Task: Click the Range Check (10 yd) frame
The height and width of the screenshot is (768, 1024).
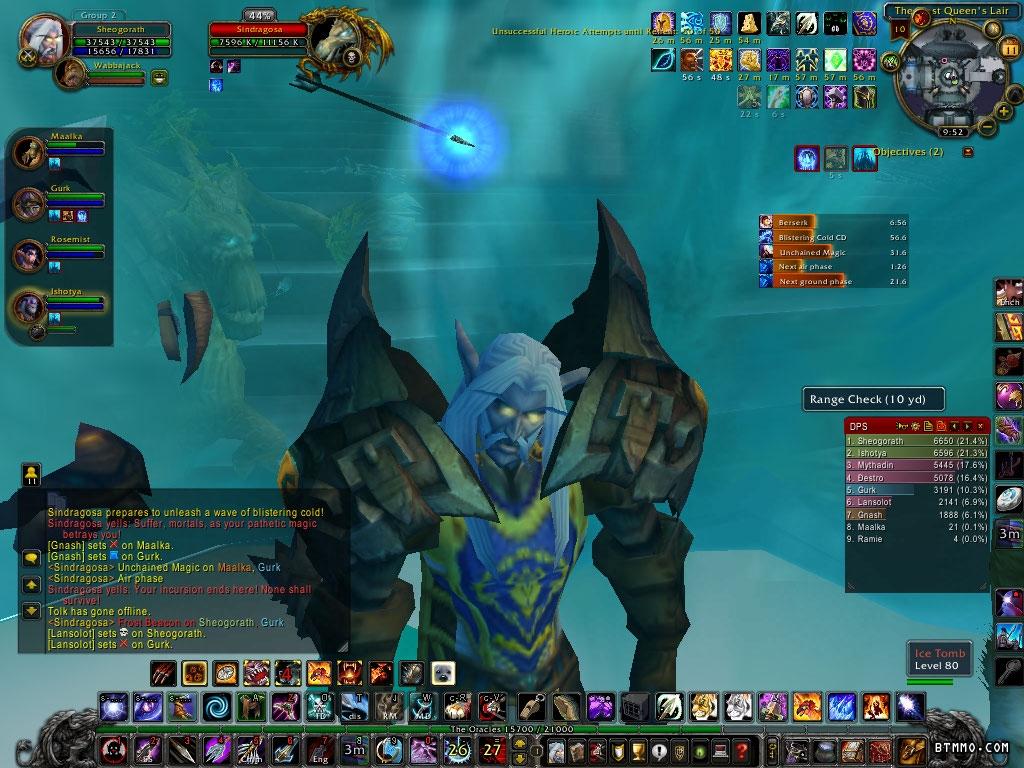Action: coord(874,399)
